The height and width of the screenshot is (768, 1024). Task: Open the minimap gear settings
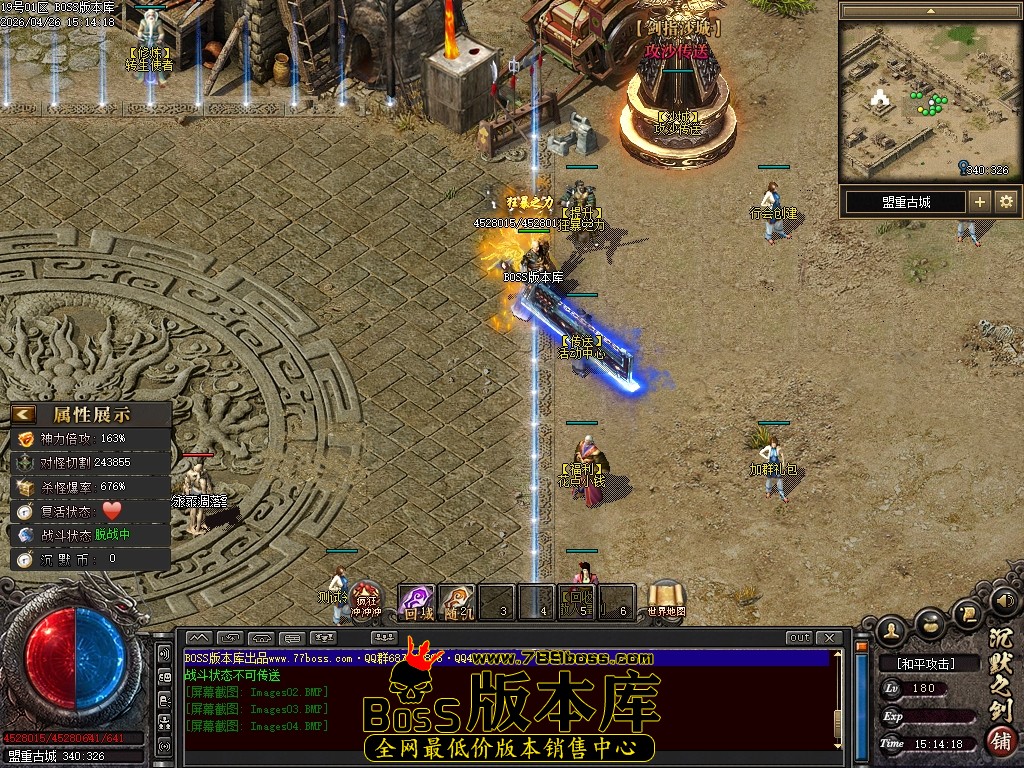point(1006,202)
